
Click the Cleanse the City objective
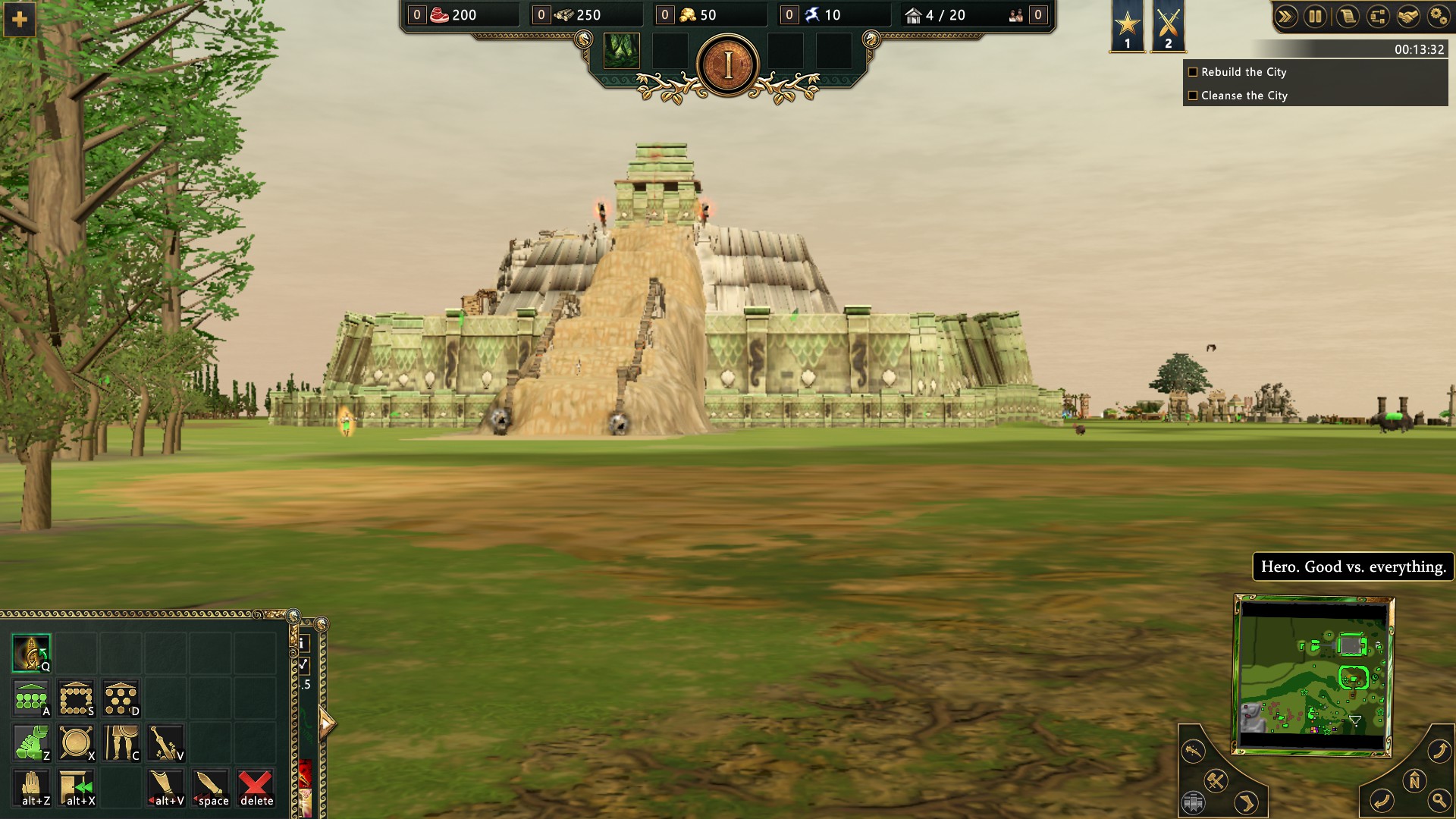coord(1244,96)
